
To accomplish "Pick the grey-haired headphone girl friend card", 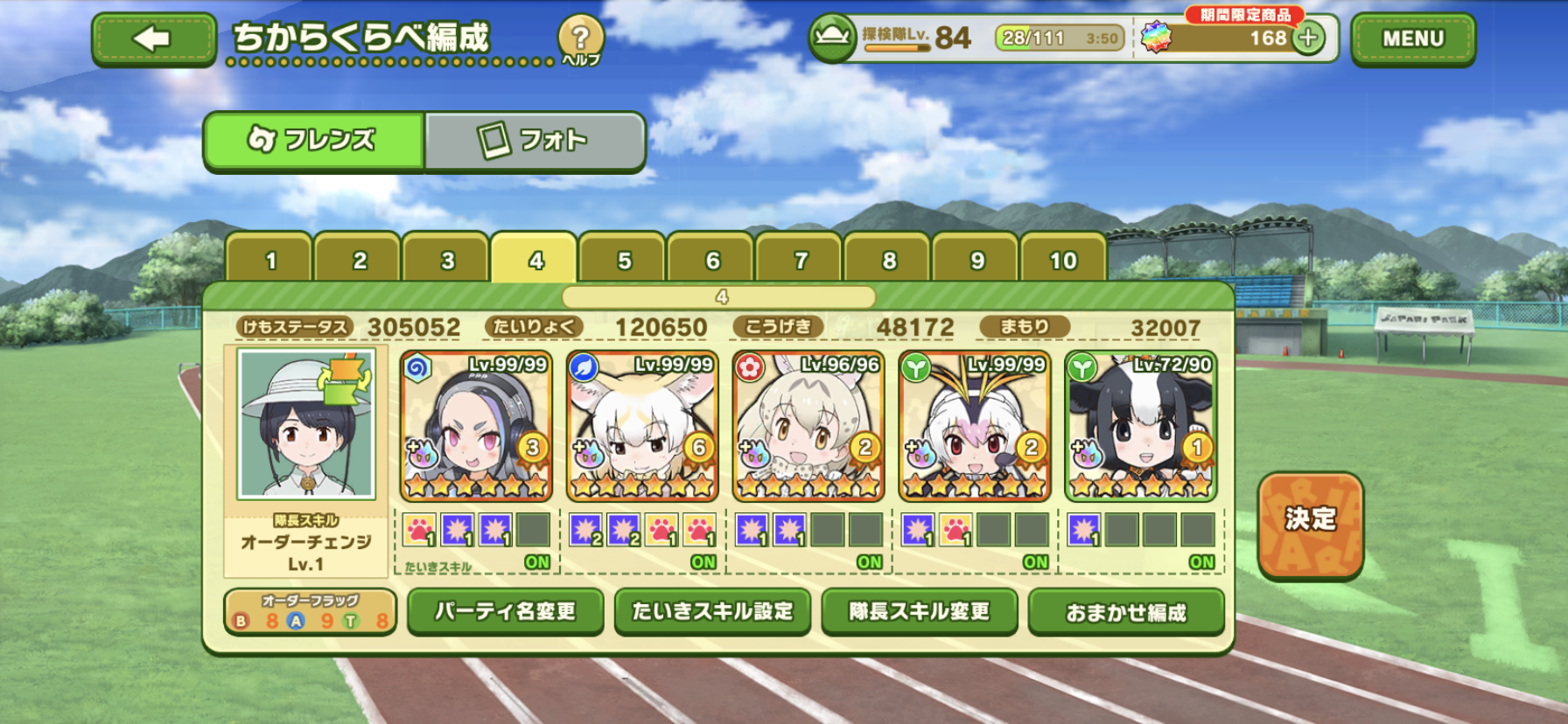I will 476,426.
